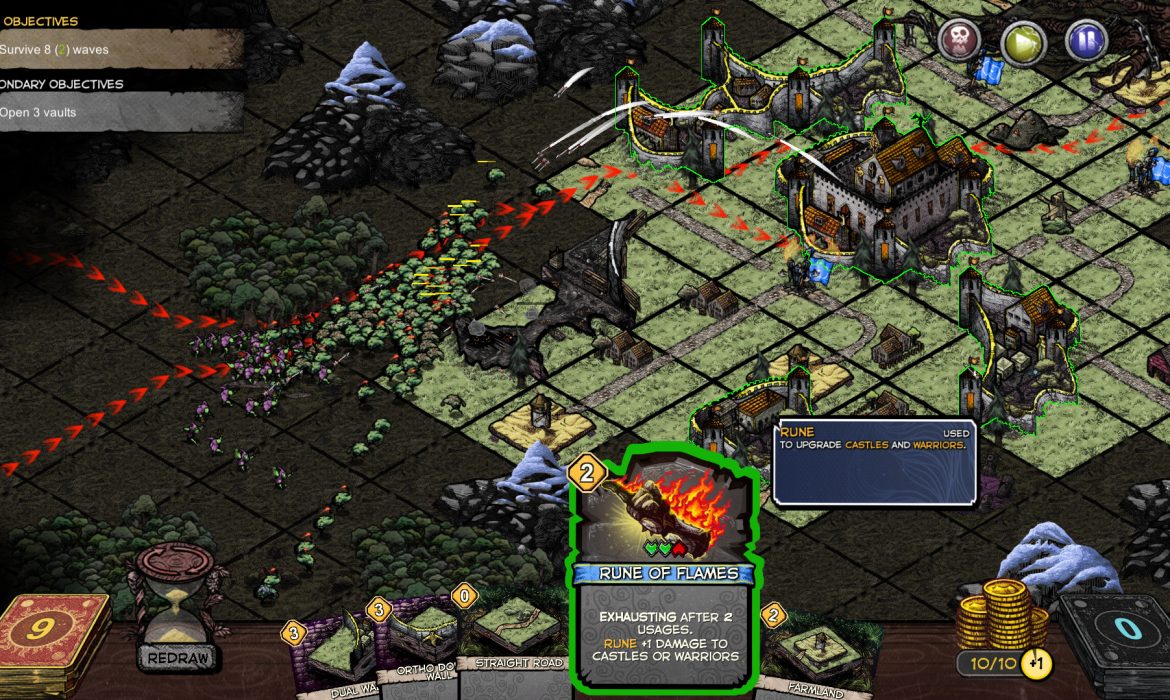Pause the game with the blue button
This screenshot has height=700, width=1170.
[x=1086, y=43]
